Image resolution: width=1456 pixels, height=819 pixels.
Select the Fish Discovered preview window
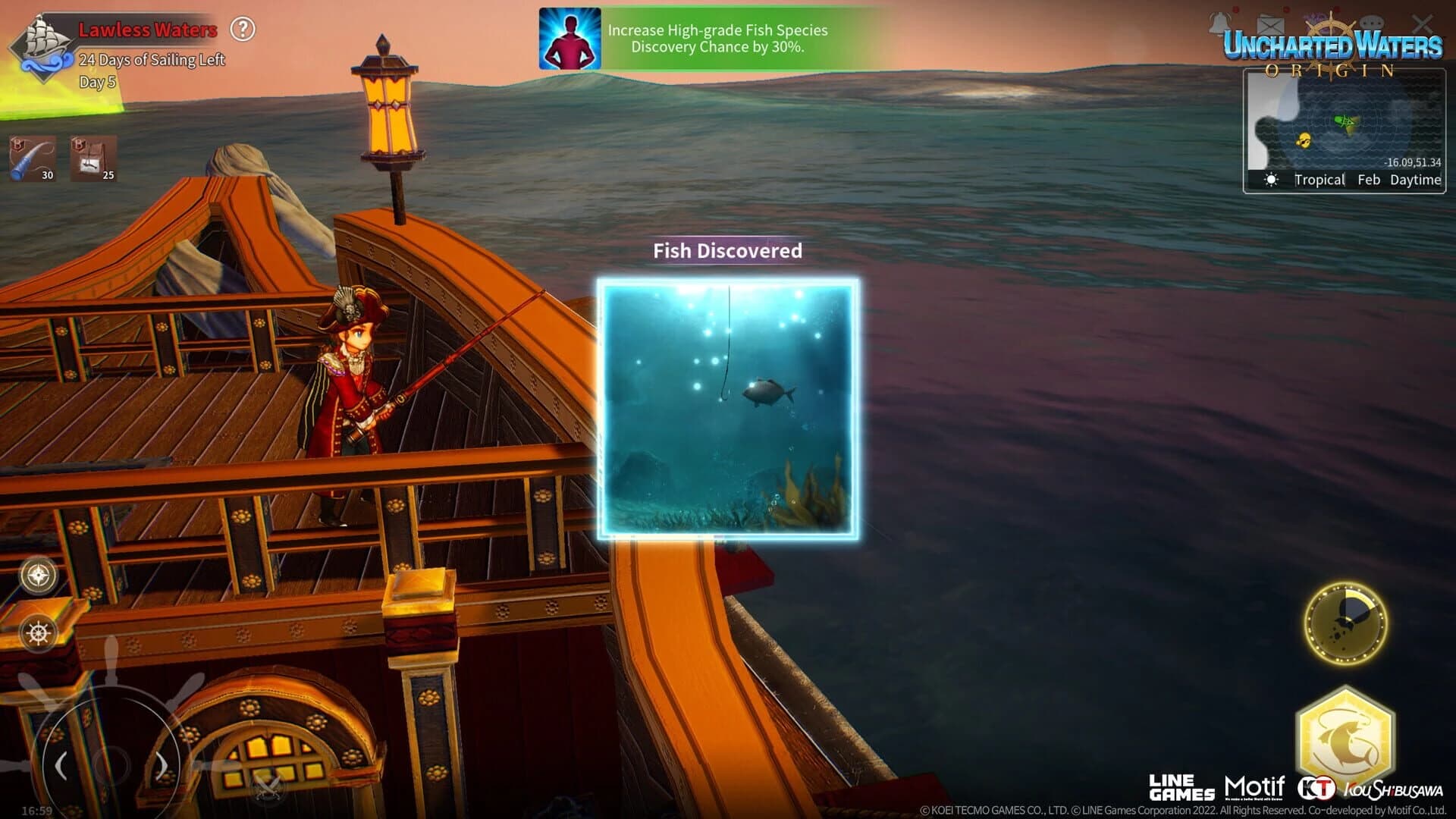coord(726,408)
